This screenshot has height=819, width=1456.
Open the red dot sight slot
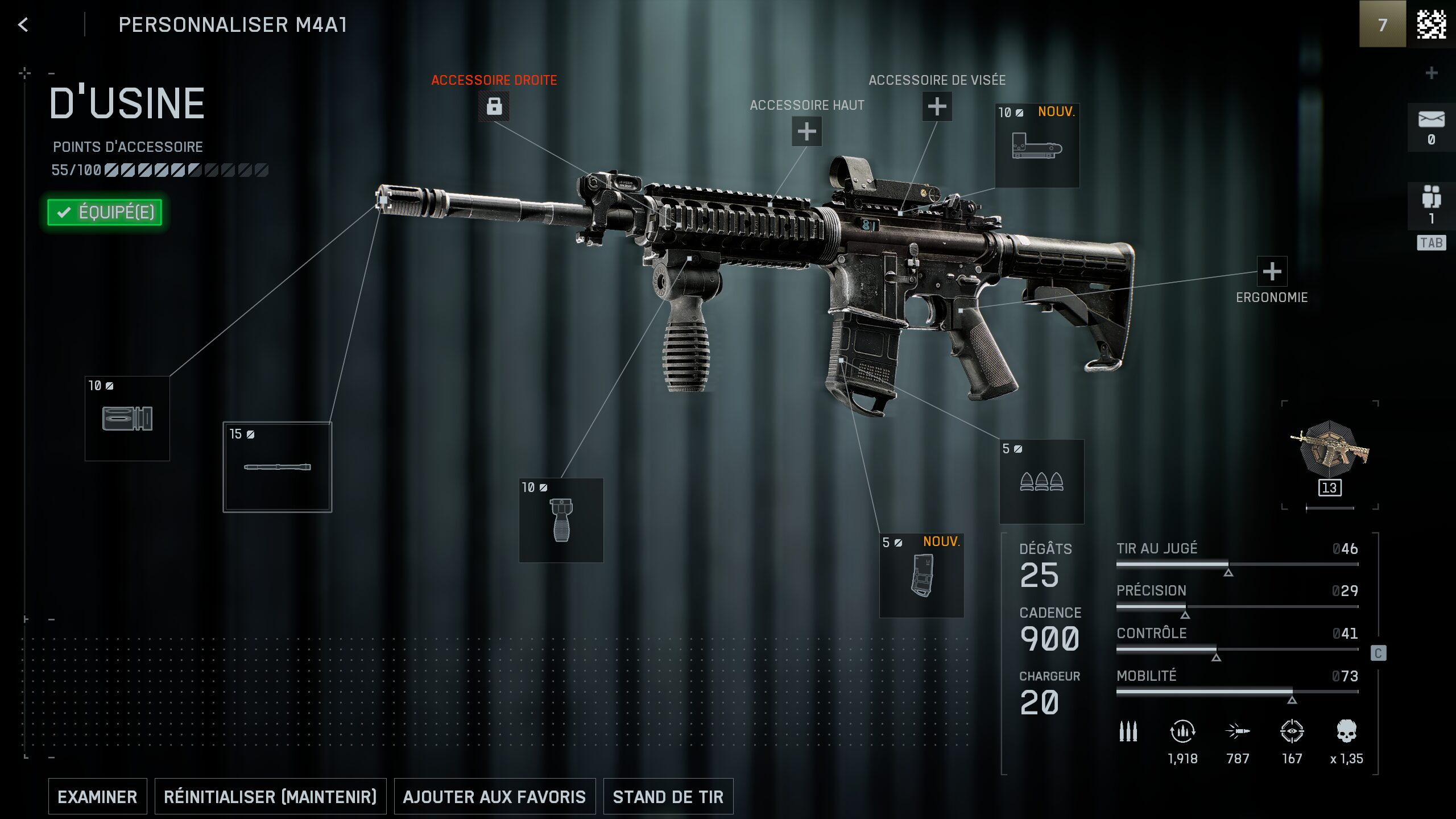(x=1037, y=146)
